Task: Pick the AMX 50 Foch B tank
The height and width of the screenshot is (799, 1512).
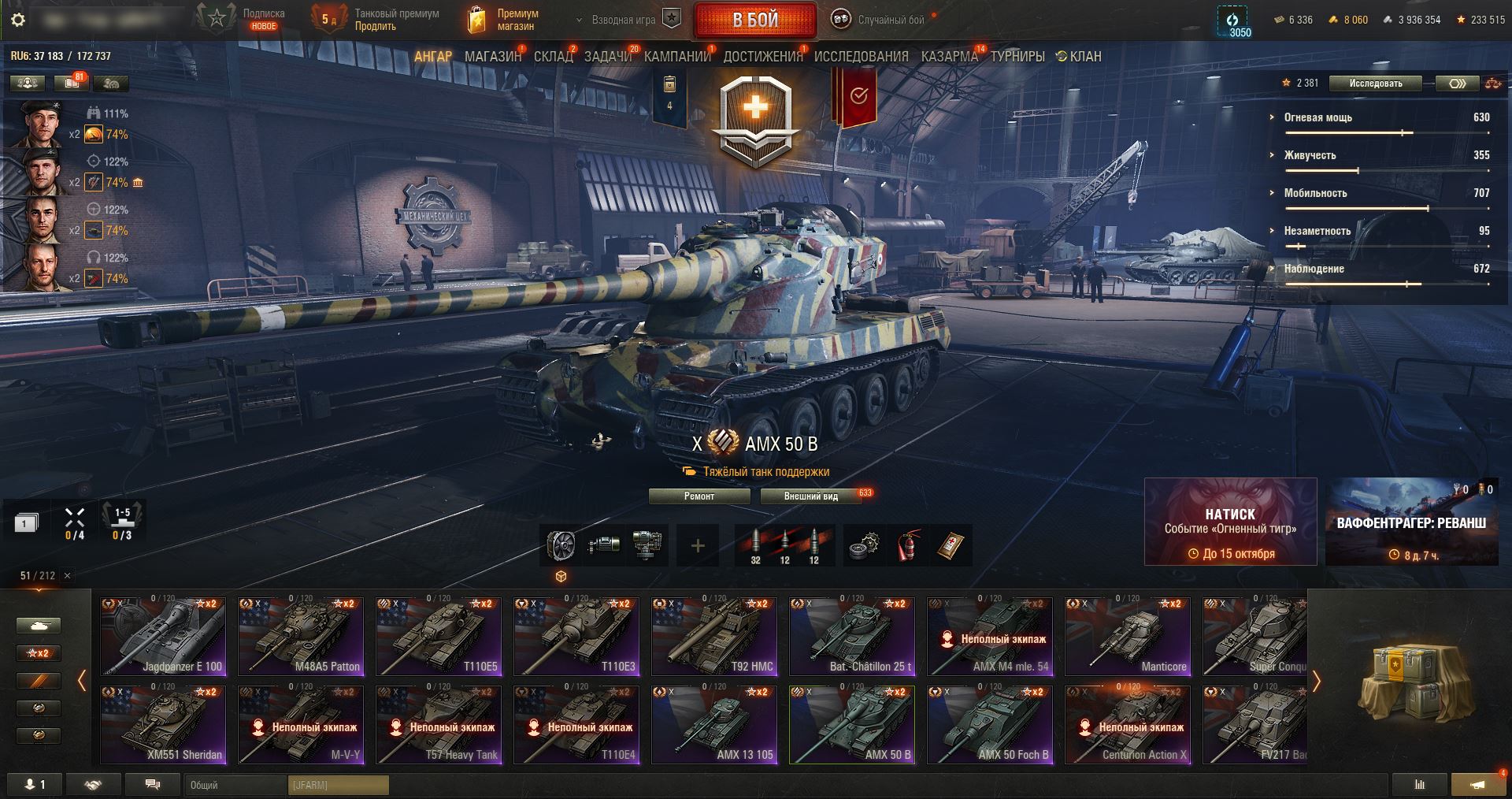Action: 989,725
